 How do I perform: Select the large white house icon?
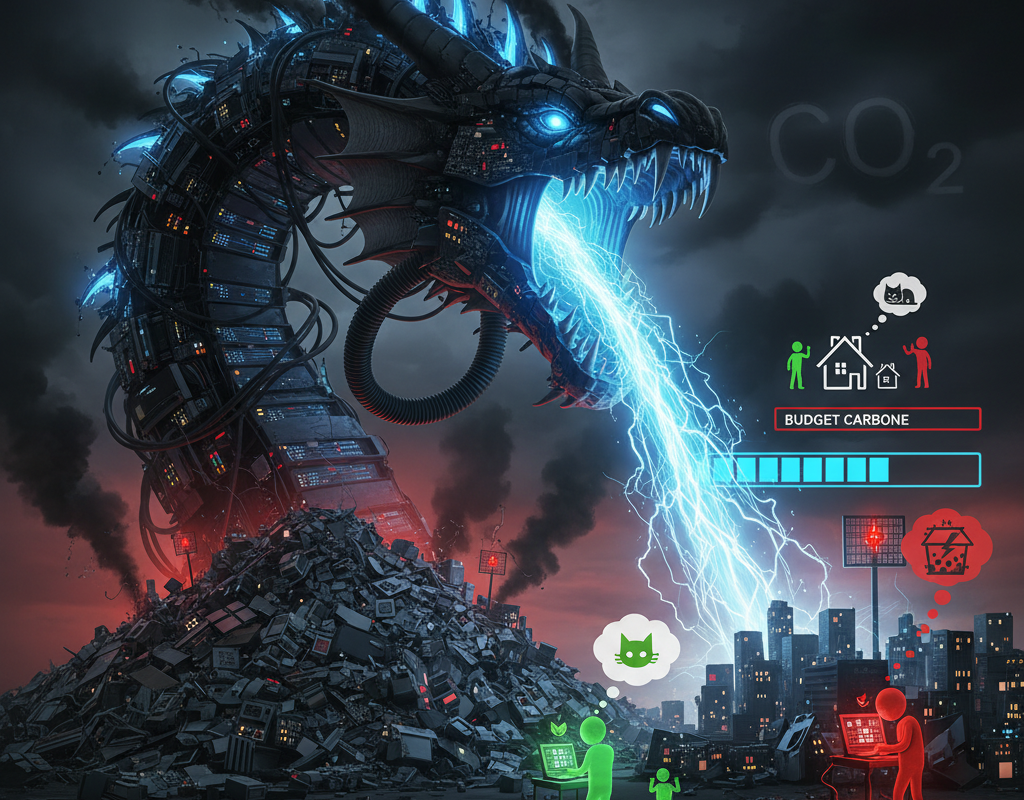click(x=845, y=362)
